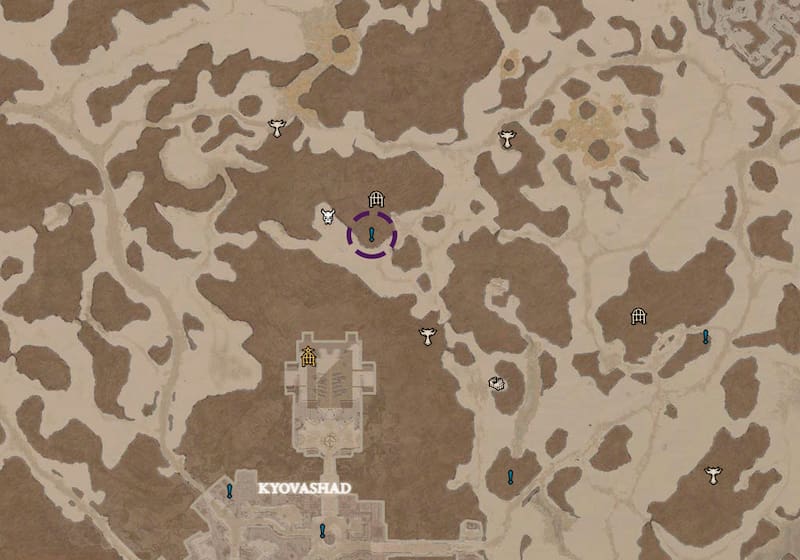Choose the white stone cube map marker
800x560 pixels.
(496, 382)
